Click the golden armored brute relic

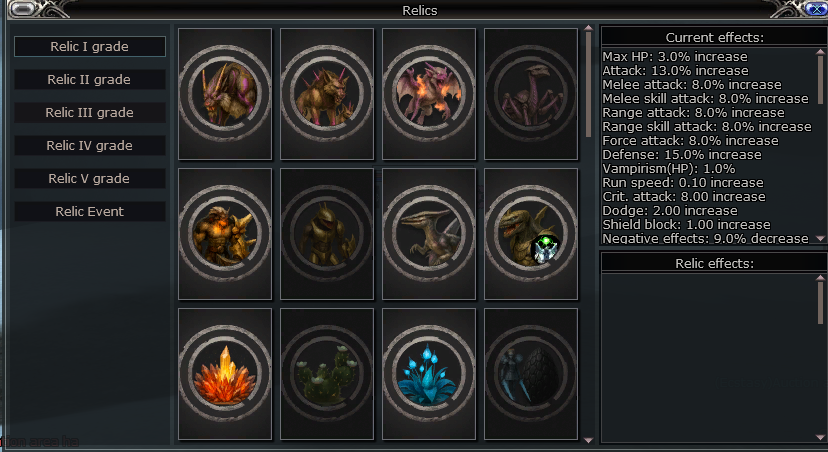point(225,233)
